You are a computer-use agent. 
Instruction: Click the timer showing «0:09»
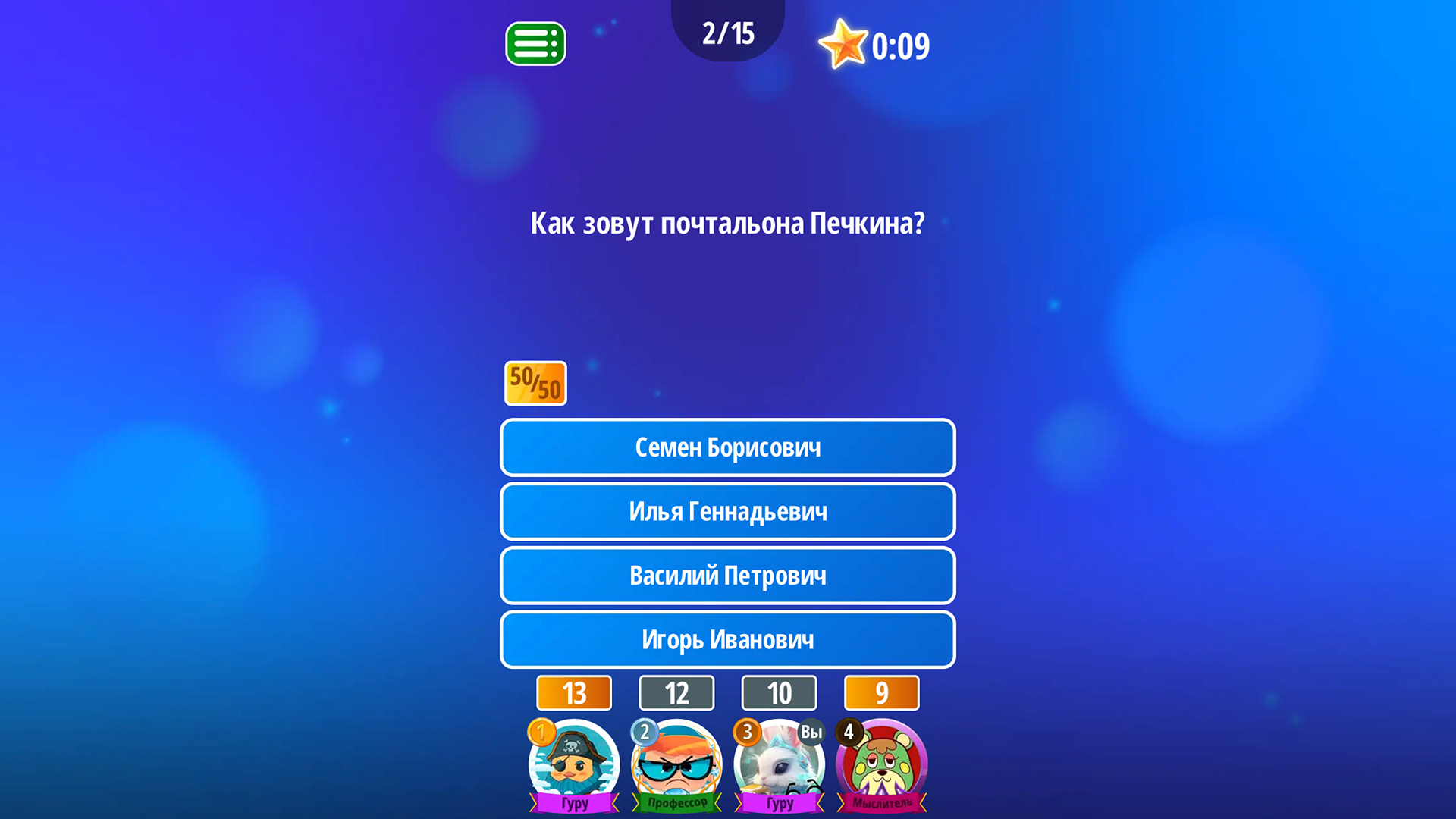click(900, 45)
